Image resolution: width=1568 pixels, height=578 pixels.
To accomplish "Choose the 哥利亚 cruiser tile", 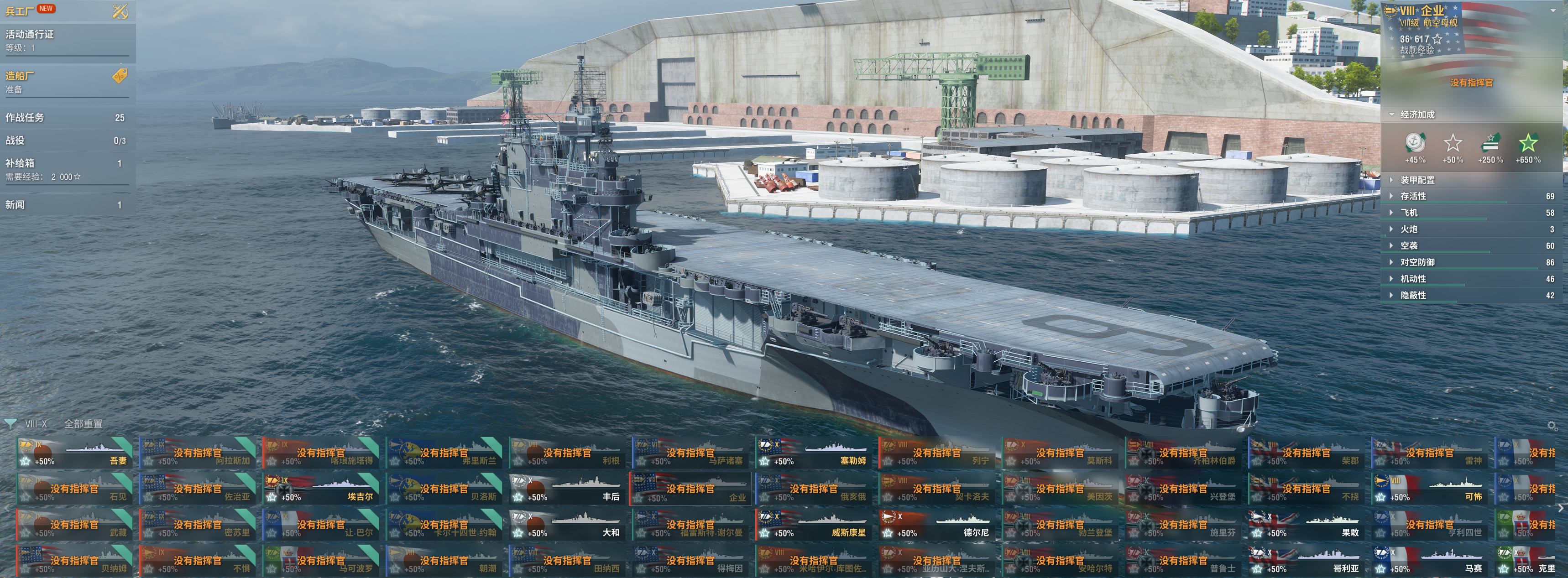I will tap(1306, 561).
